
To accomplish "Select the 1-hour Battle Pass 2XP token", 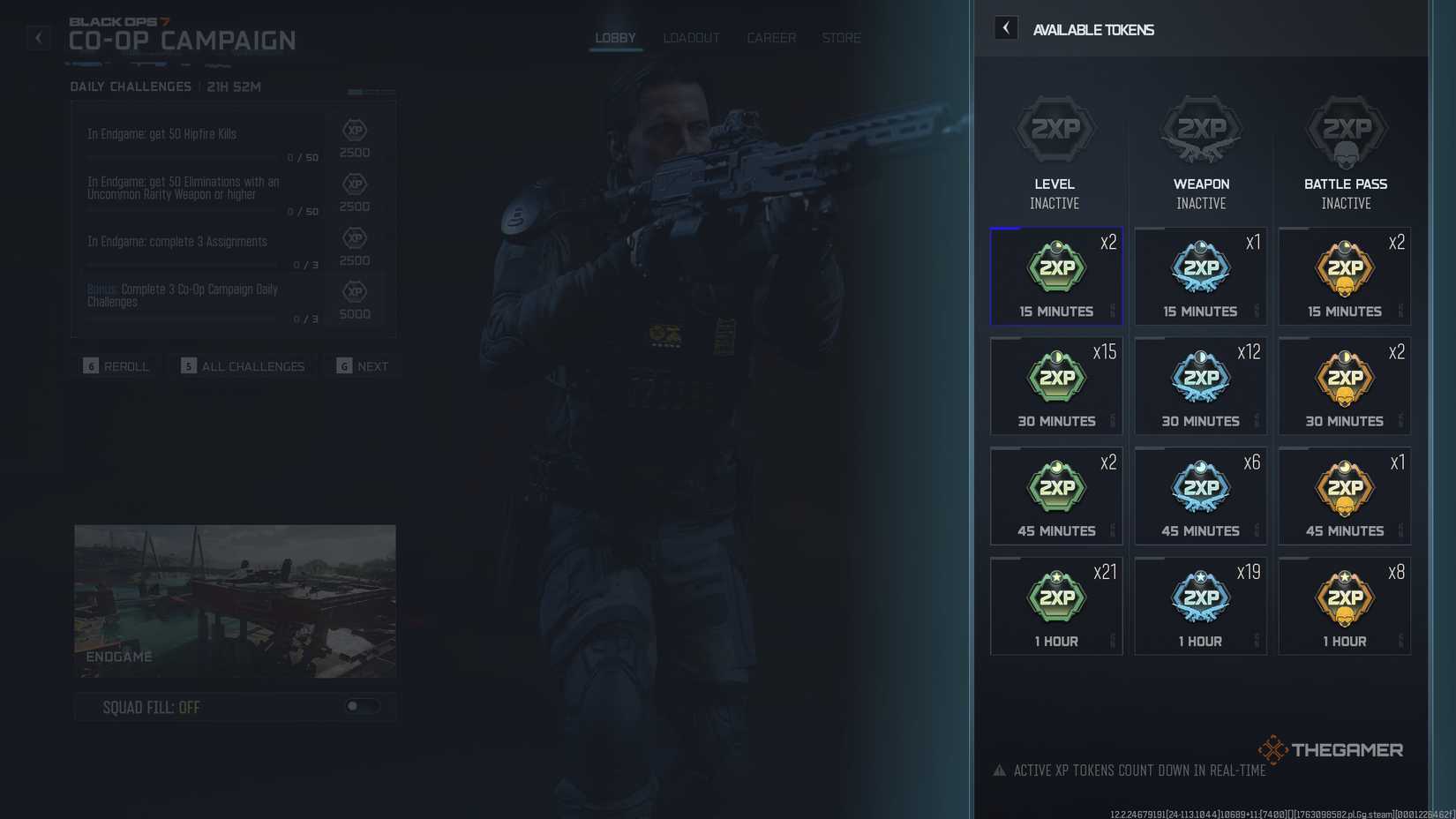I will point(1345,606).
